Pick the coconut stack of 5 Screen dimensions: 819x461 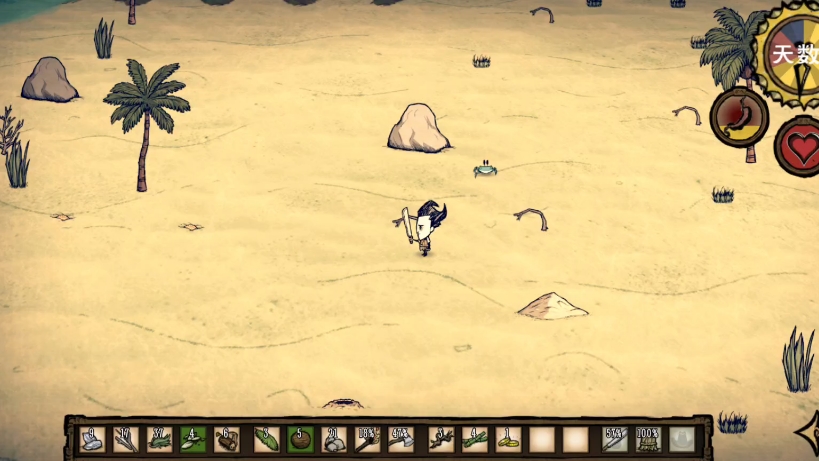(x=300, y=439)
